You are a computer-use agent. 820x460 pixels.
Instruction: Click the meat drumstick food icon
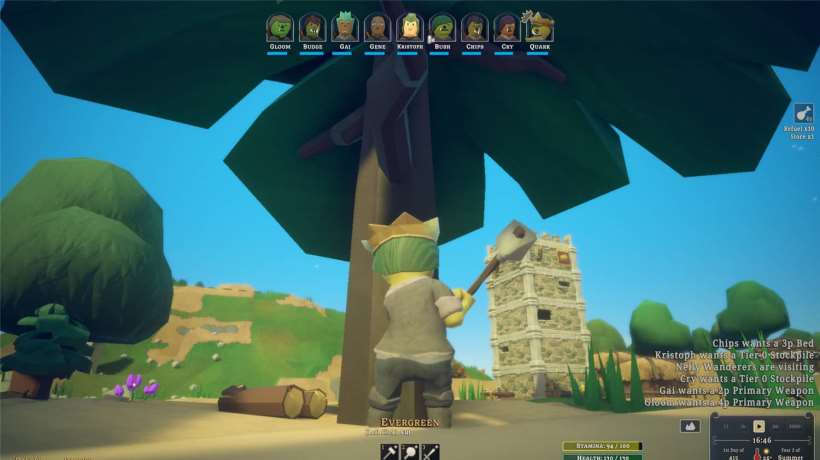pos(803,113)
